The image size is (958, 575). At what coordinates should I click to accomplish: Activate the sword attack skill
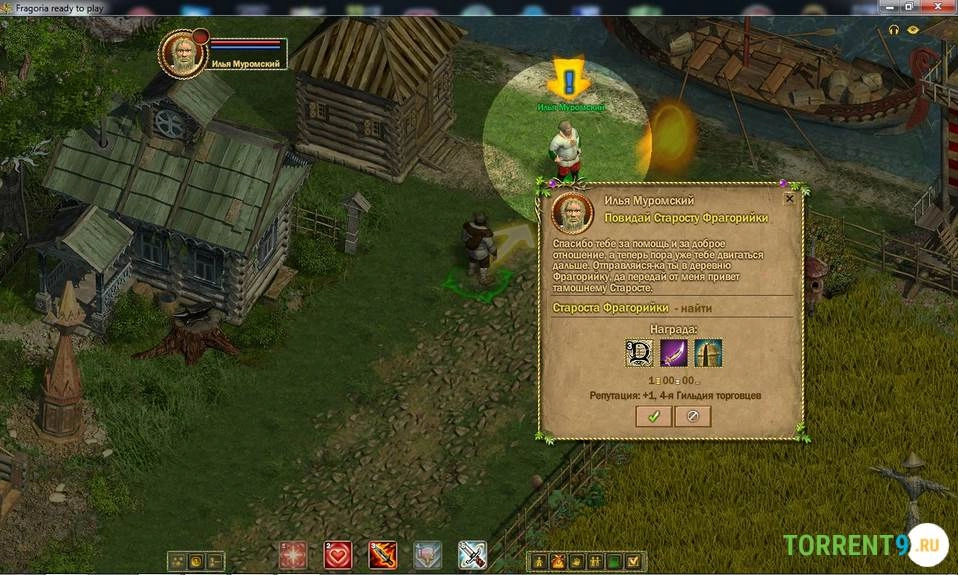[x=472, y=555]
